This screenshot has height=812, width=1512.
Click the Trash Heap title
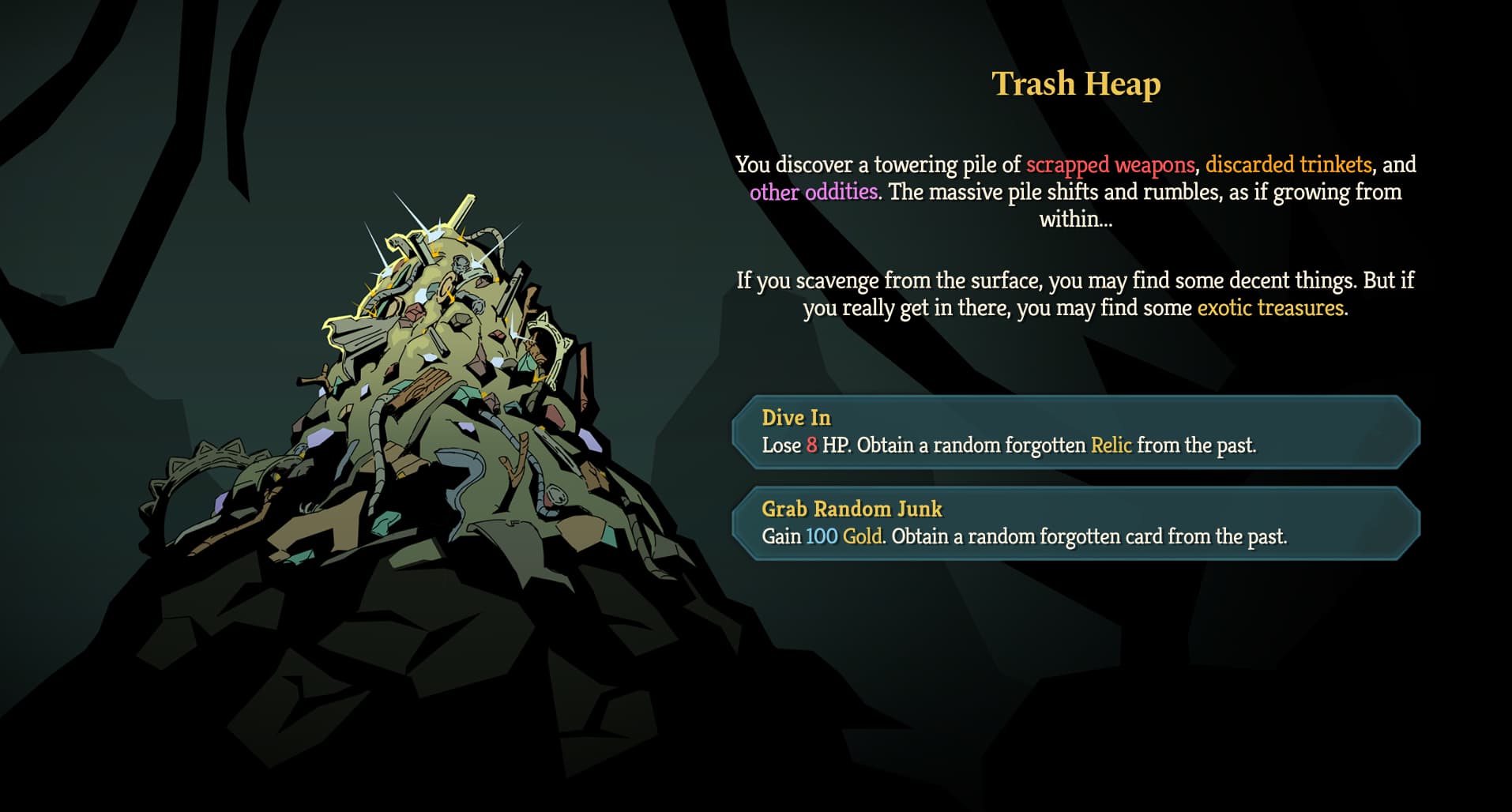pyautogui.click(x=1076, y=82)
